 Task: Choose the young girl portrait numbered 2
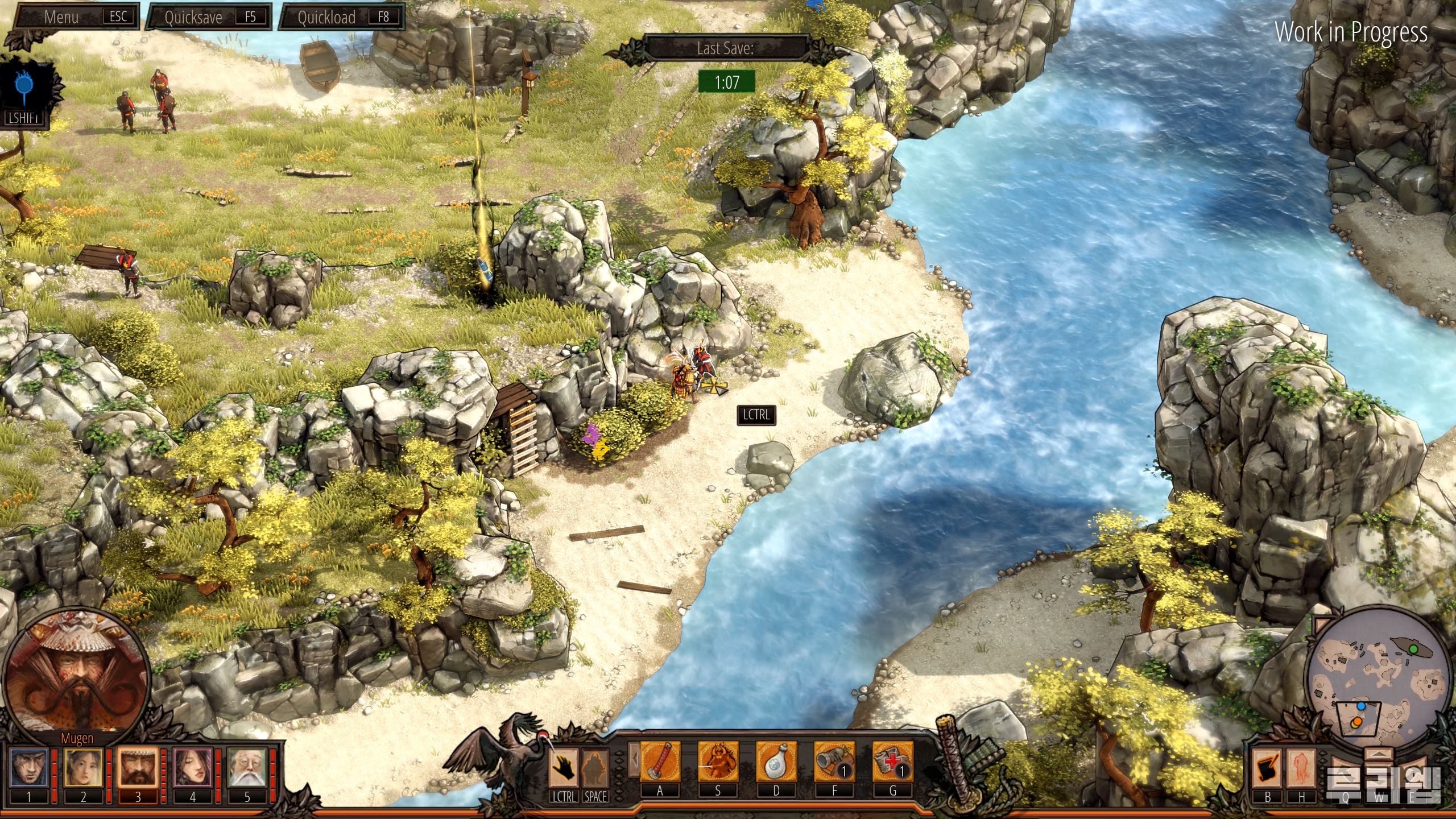[x=83, y=767]
